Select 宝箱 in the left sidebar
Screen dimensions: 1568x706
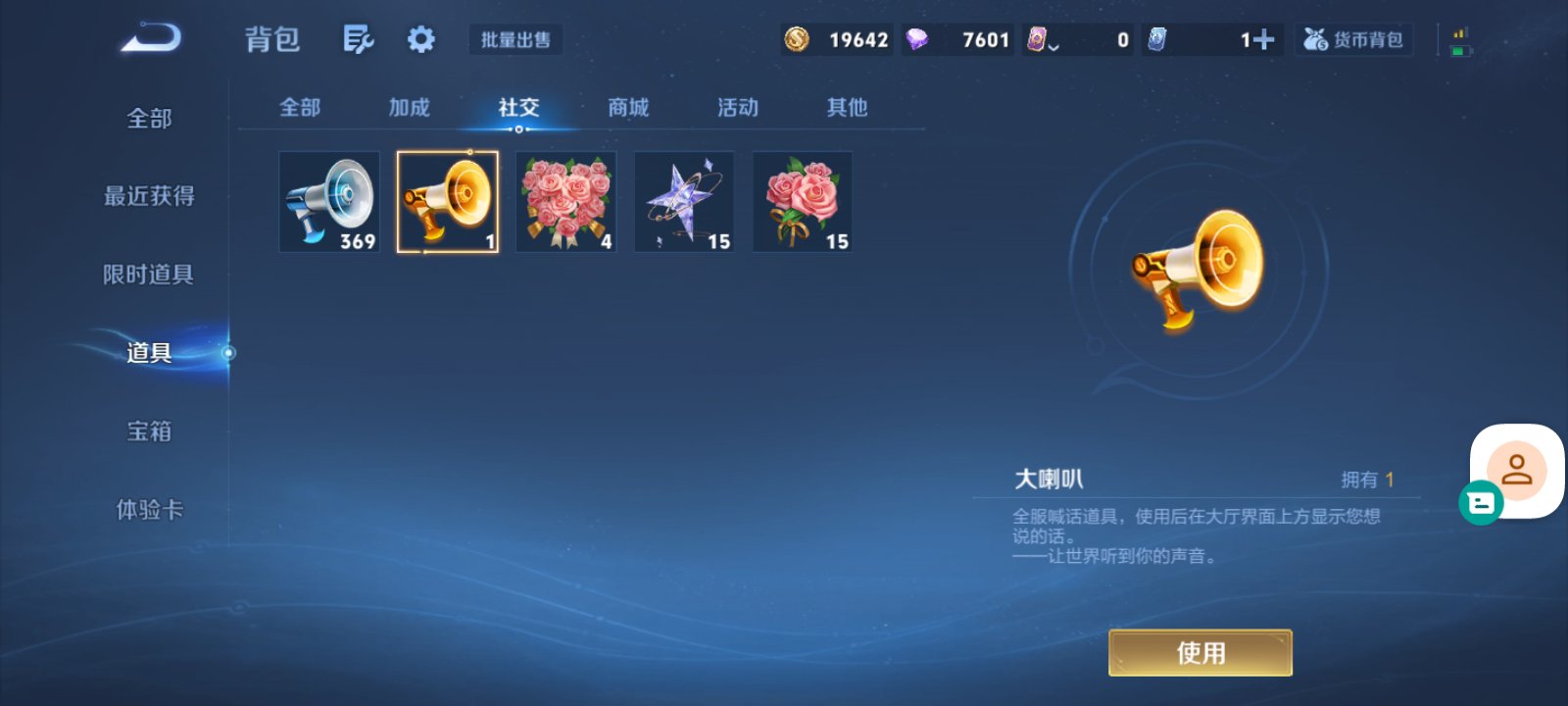coord(149,431)
